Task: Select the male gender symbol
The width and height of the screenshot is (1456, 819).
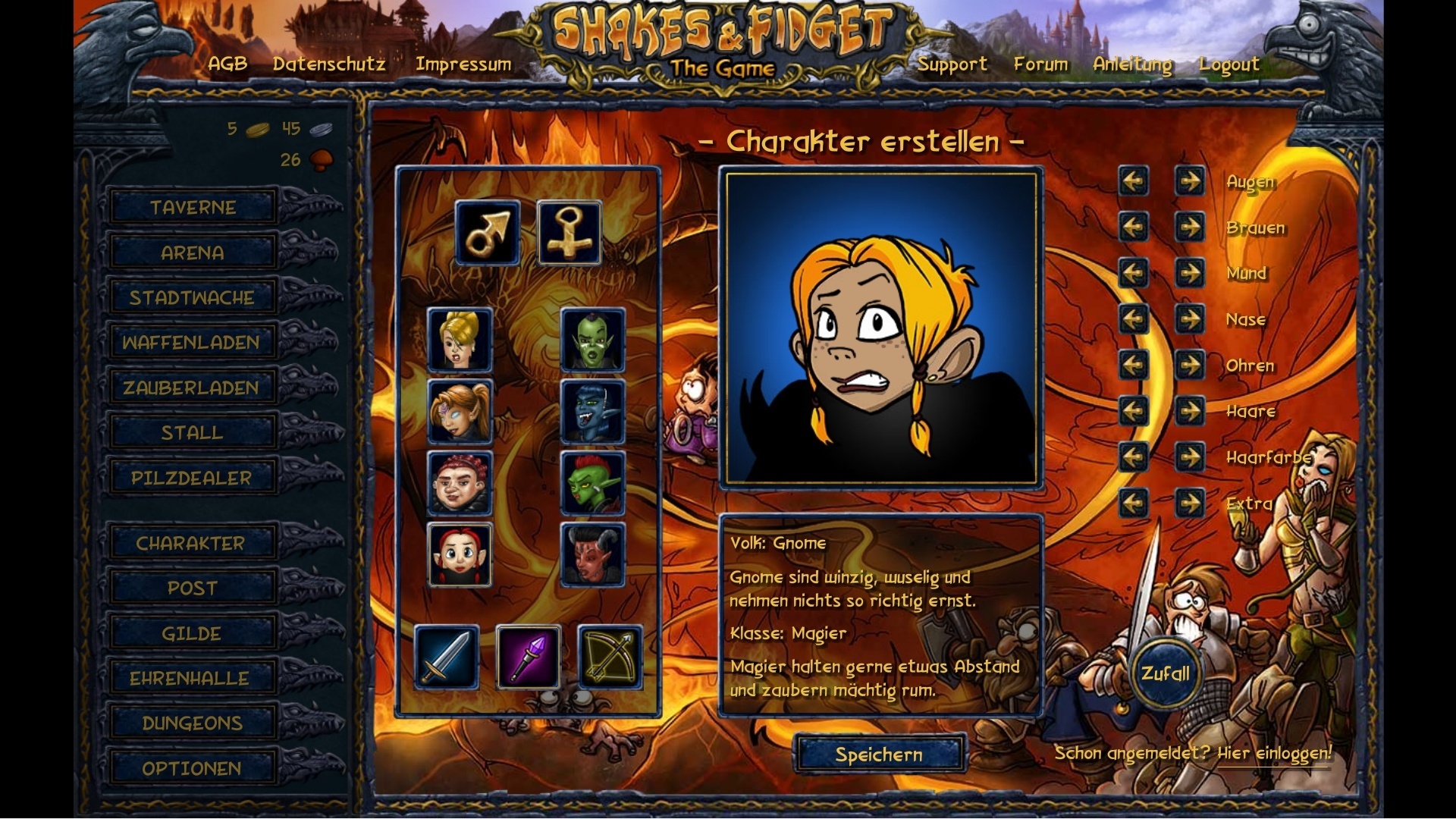Action: [486, 232]
